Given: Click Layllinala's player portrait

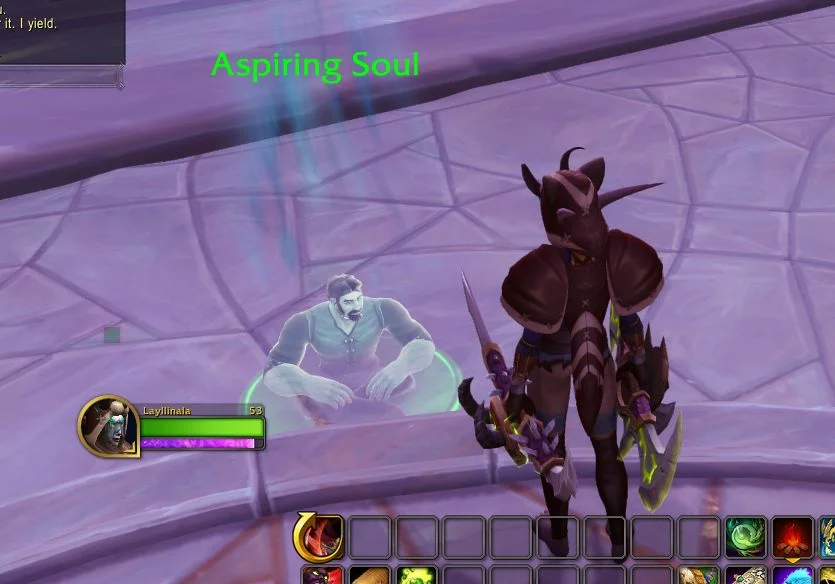Looking at the screenshot, I should tap(108, 425).
